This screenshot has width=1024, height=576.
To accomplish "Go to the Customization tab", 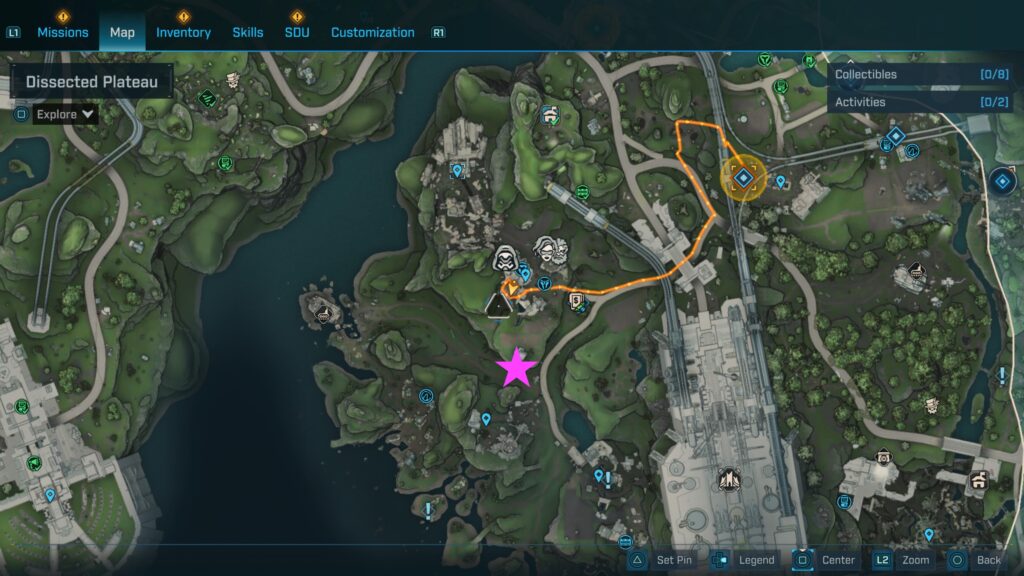I will (x=372, y=32).
